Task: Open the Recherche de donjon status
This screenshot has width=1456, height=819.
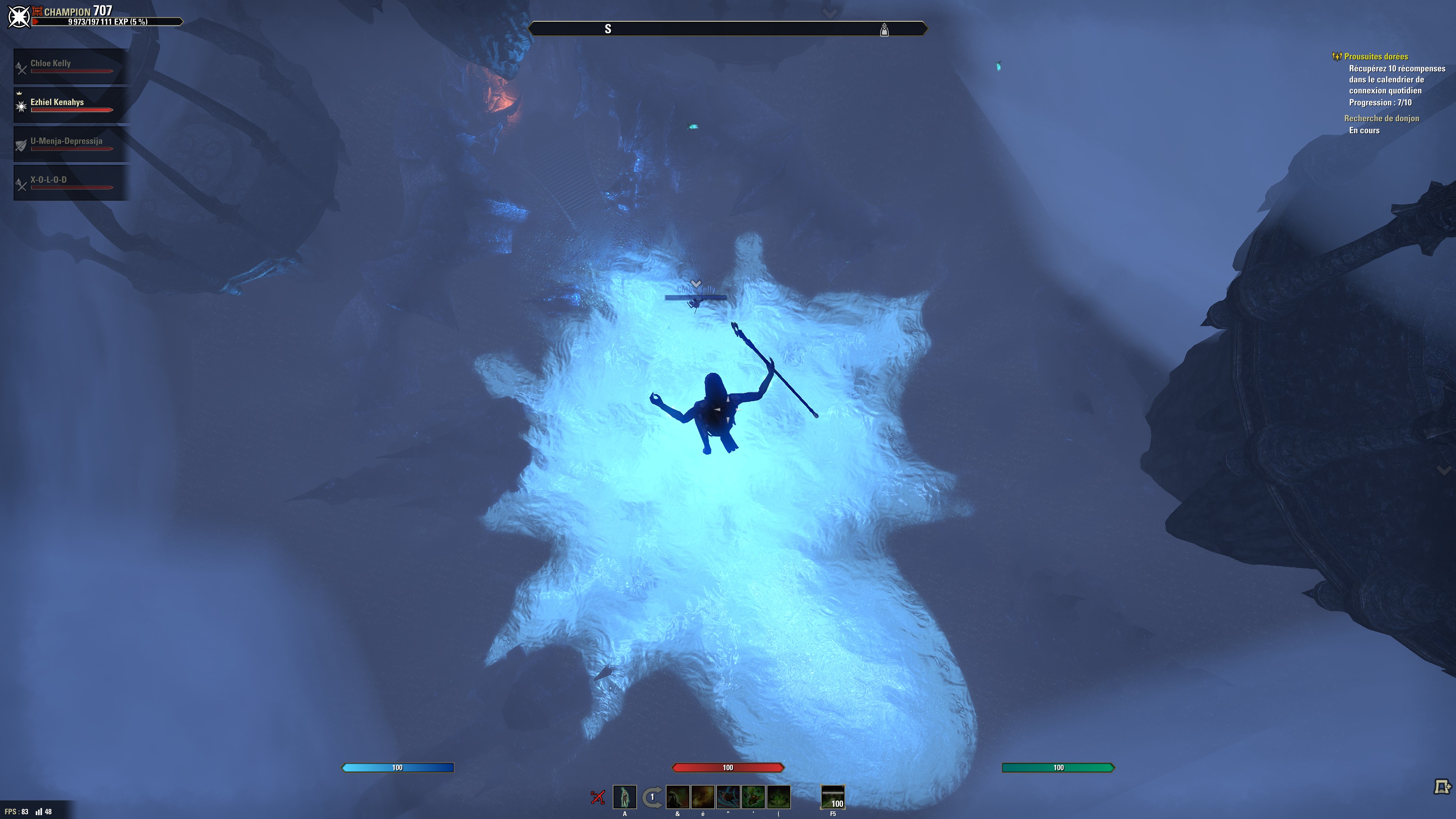Action: [x=1381, y=118]
